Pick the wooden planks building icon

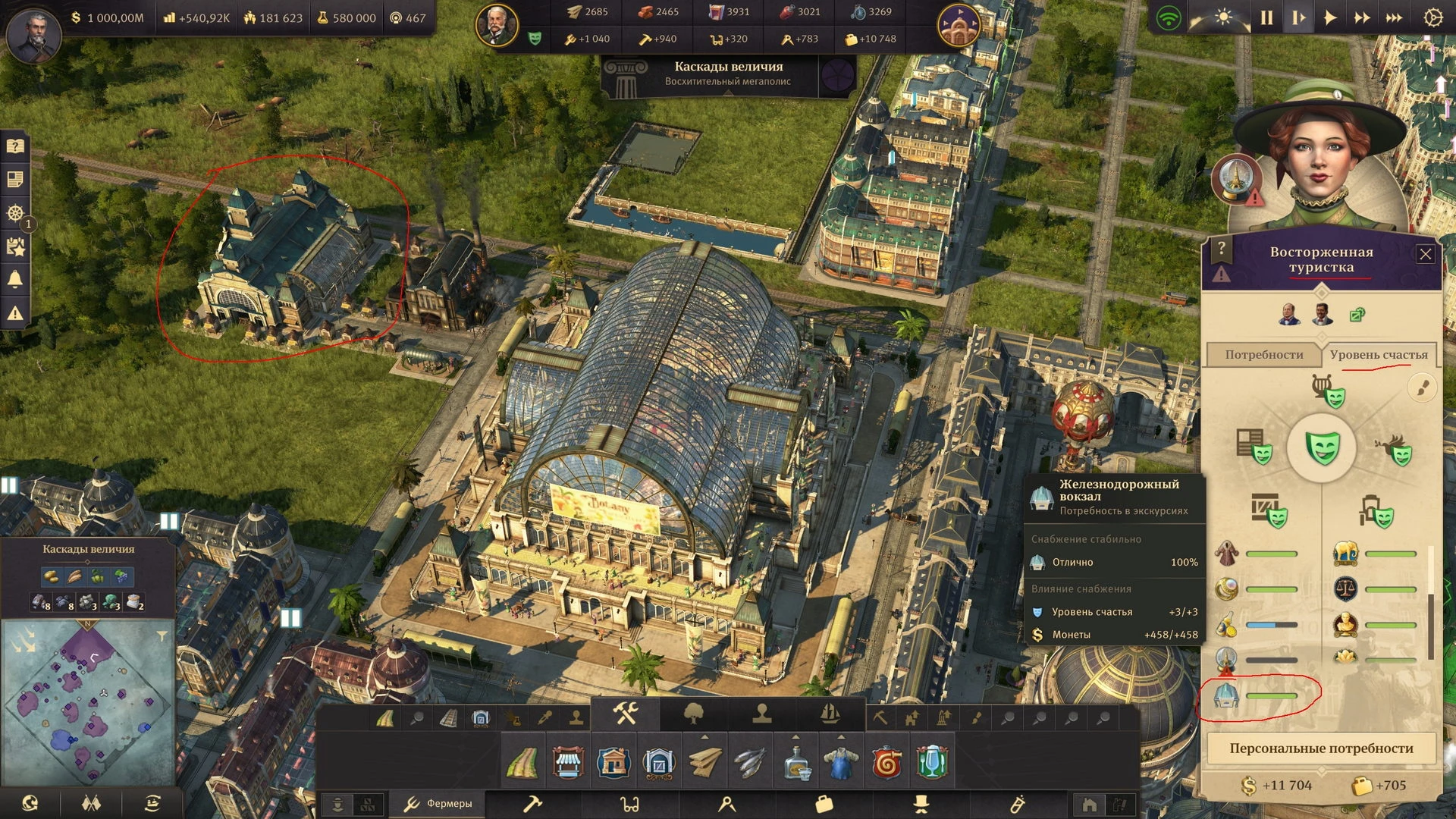(704, 762)
